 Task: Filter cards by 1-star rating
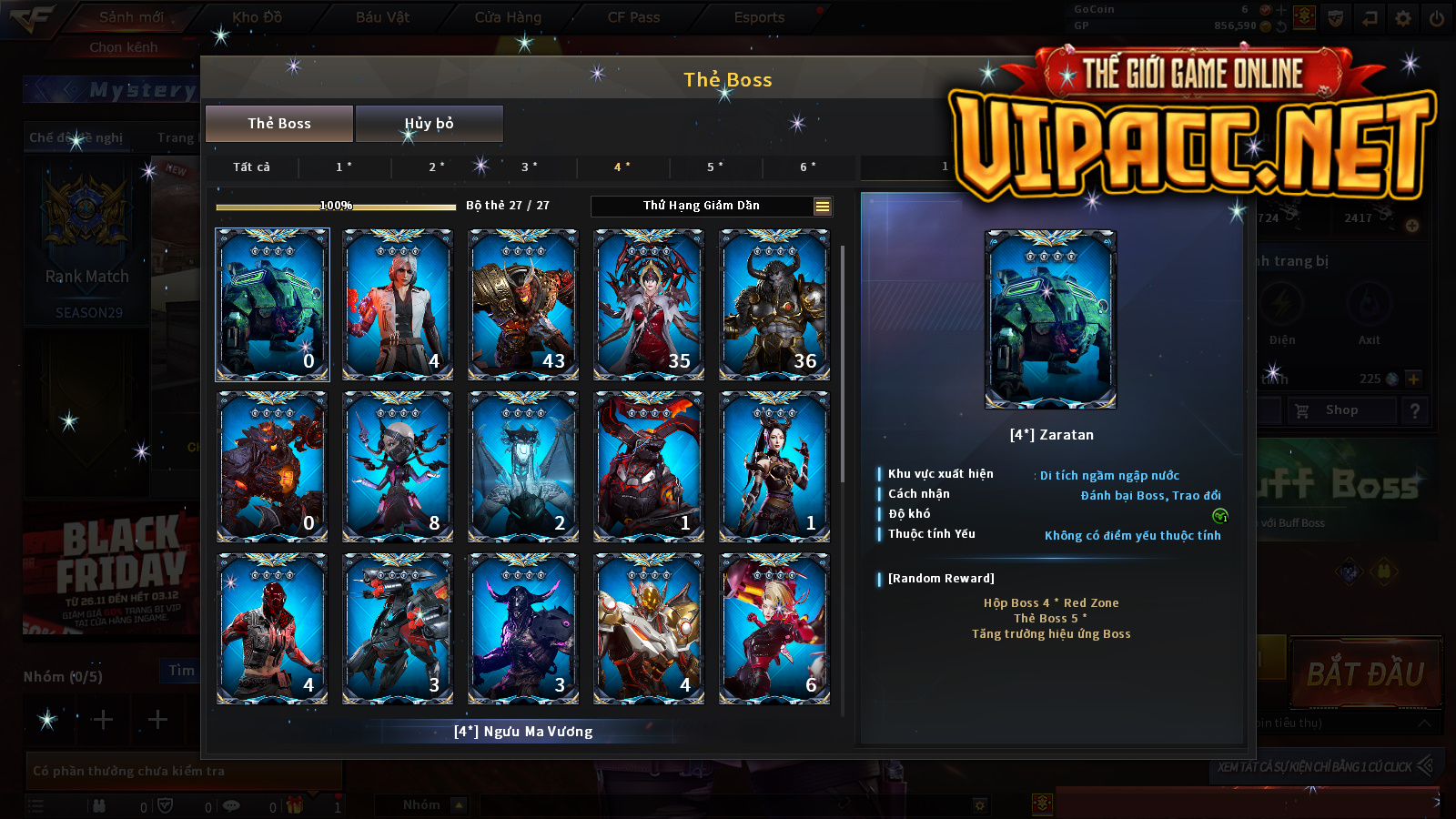pyautogui.click(x=344, y=167)
